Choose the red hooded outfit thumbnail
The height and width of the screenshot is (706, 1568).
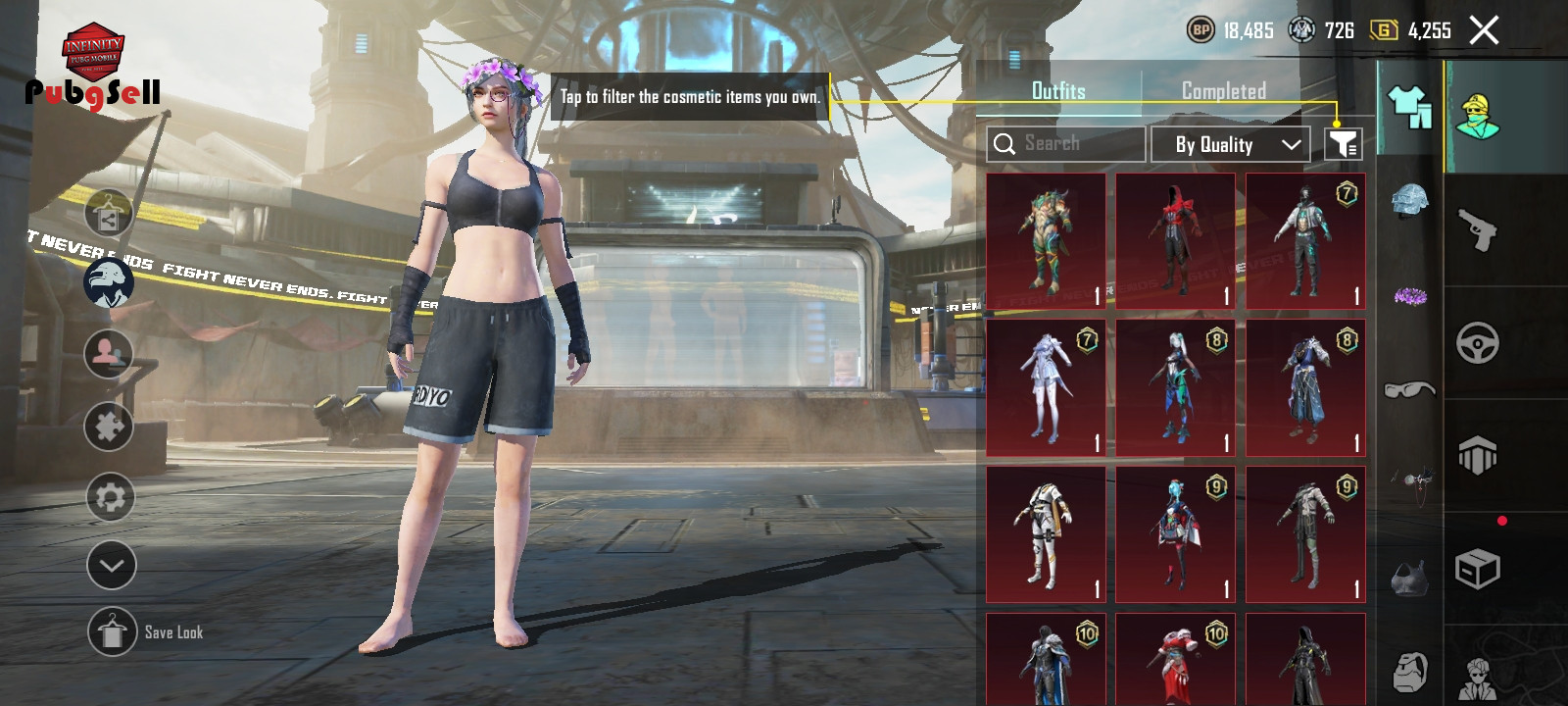click(1176, 241)
